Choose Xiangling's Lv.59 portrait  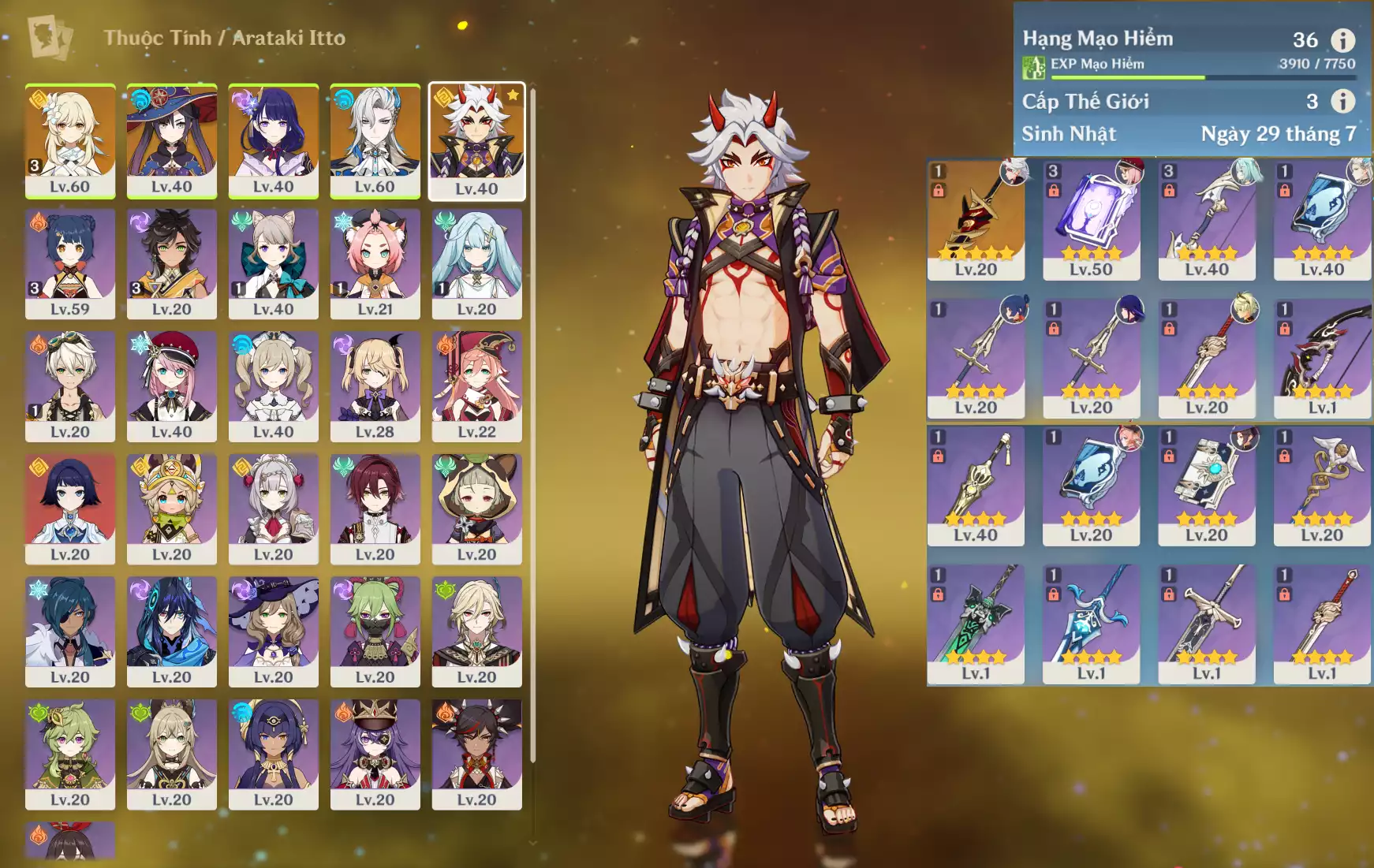pos(70,263)
